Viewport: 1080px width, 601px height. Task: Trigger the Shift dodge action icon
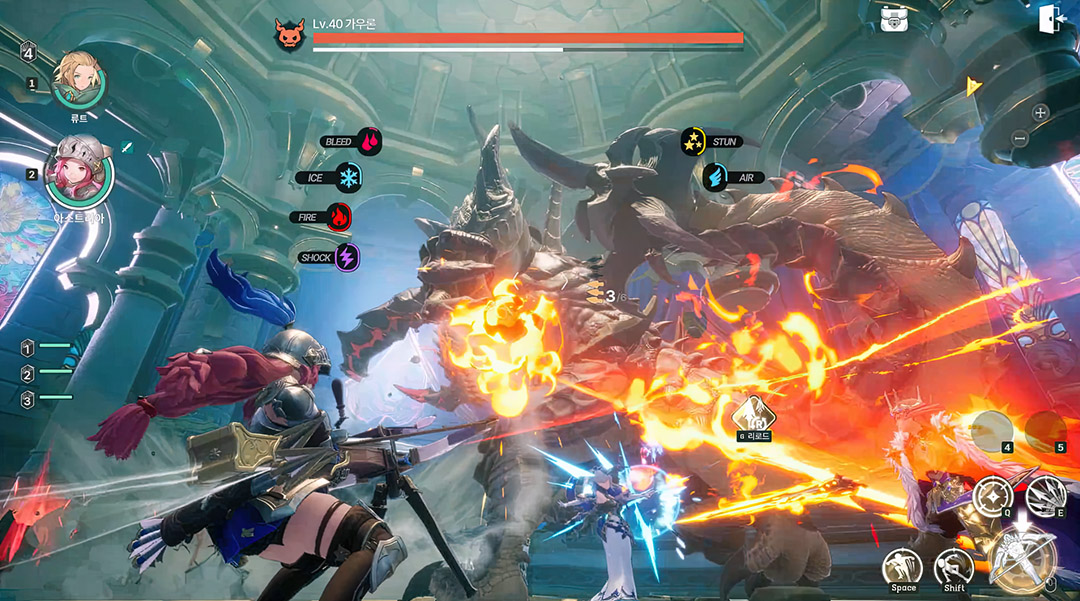pos(953,567)
